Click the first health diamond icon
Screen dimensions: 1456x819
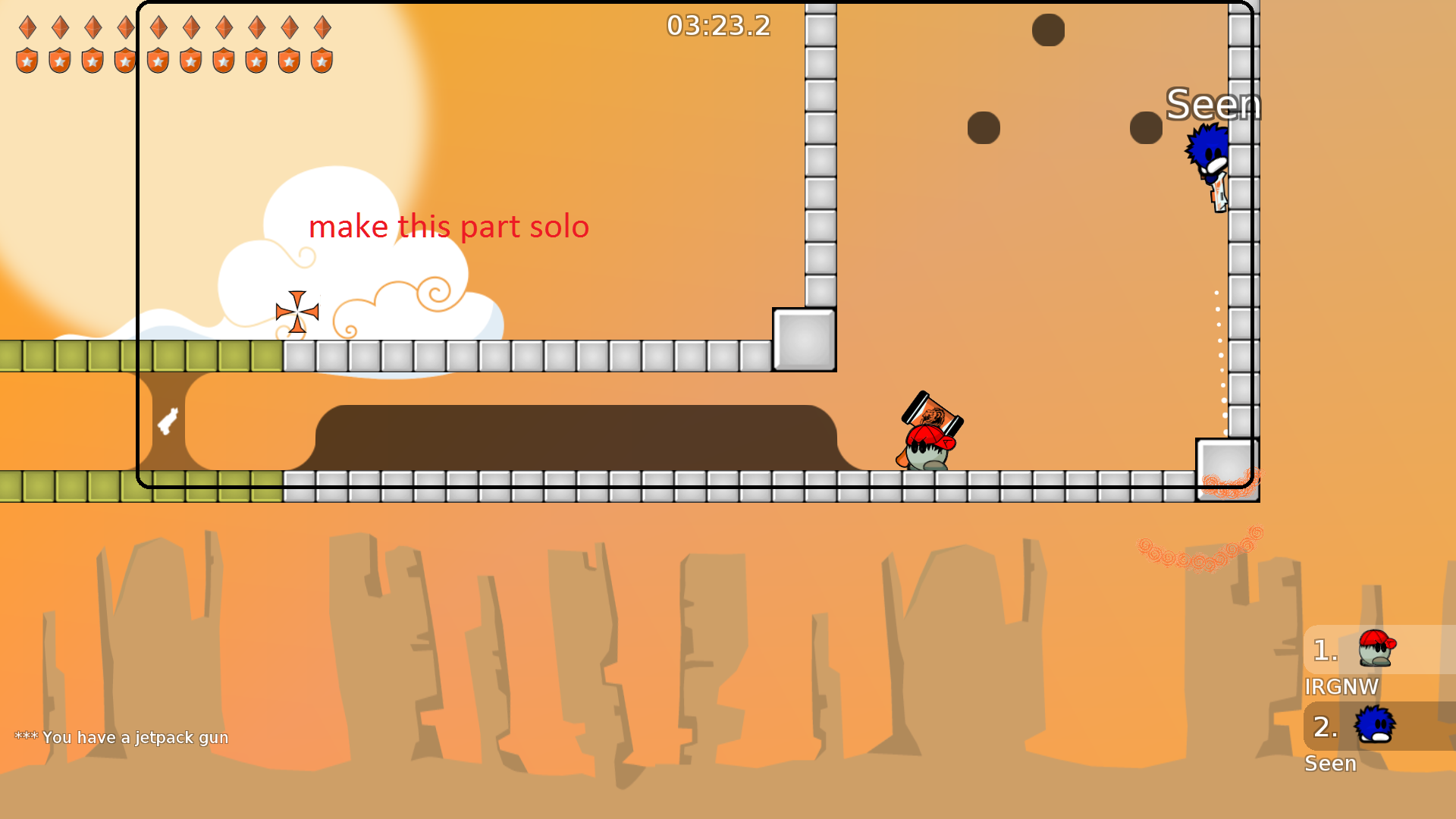click(28, 27)
